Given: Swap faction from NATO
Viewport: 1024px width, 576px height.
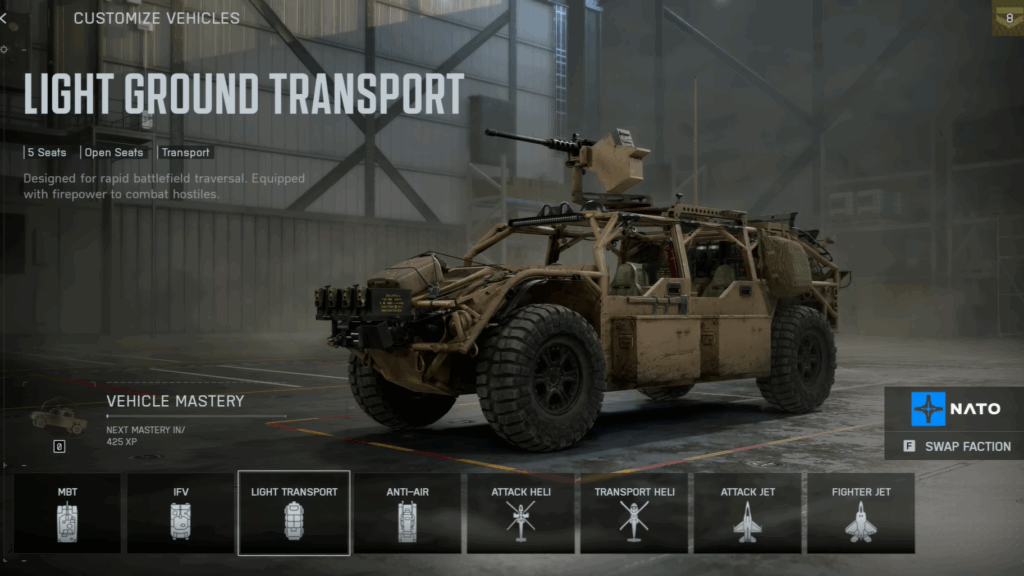Looking at the screenshot, I should (x=955, y=446).
